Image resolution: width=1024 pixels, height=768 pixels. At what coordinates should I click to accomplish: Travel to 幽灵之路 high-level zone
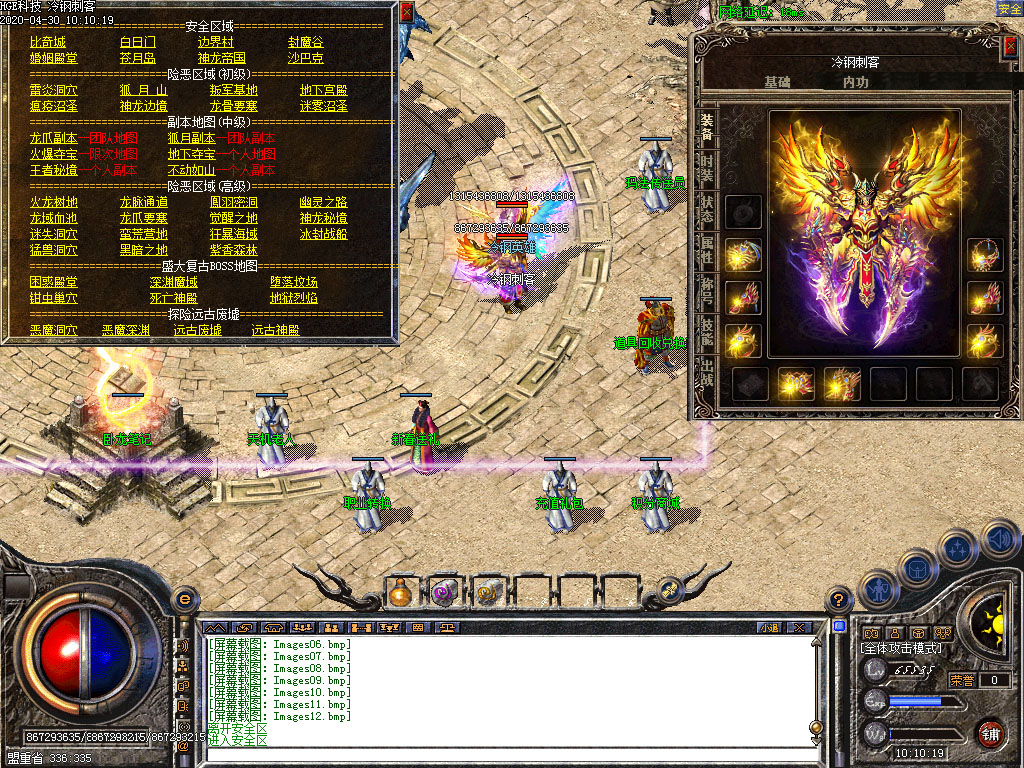tap(321, 202)
